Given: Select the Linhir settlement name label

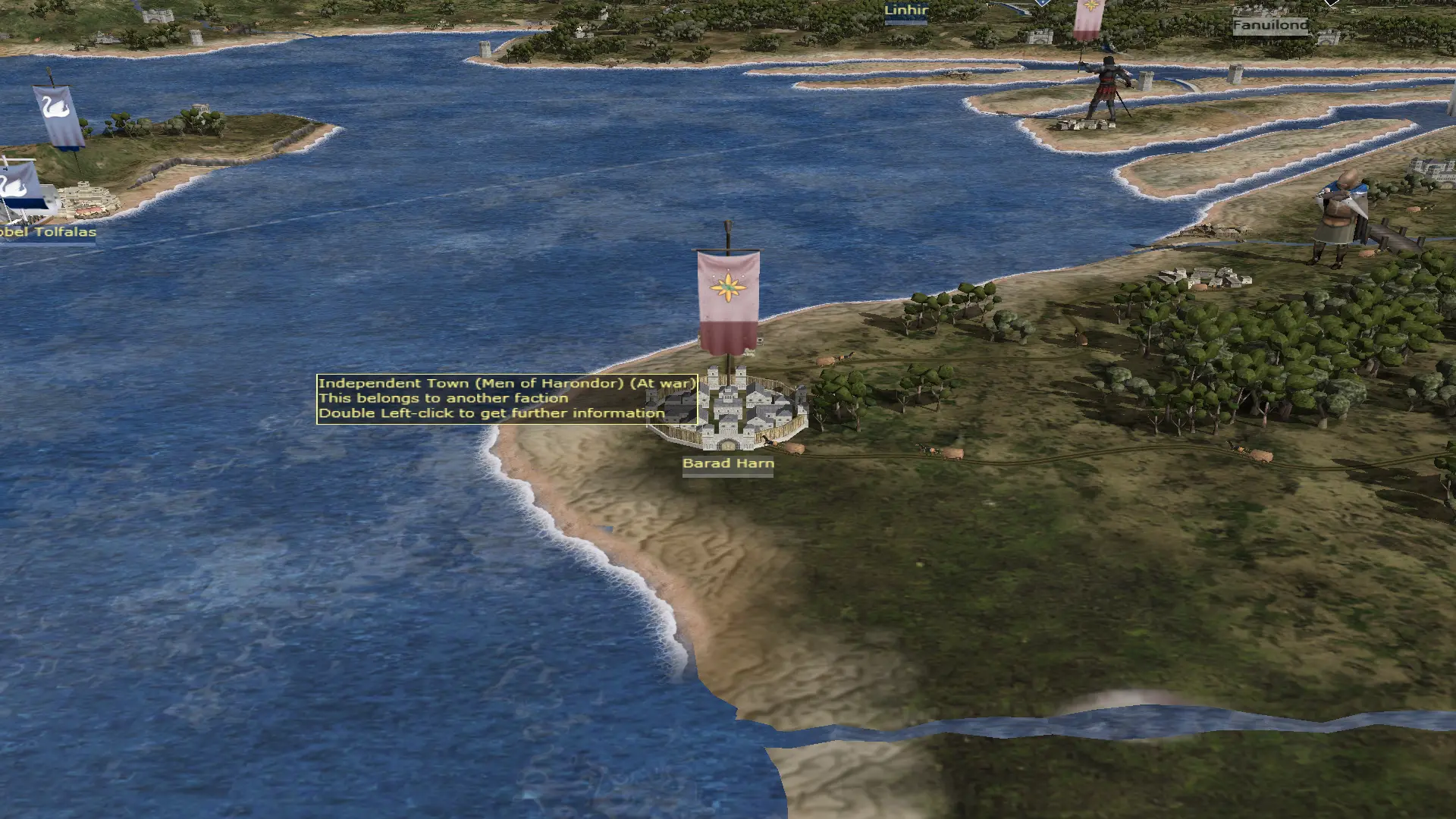Looking at the screenshot, I should tap(906, 11).
